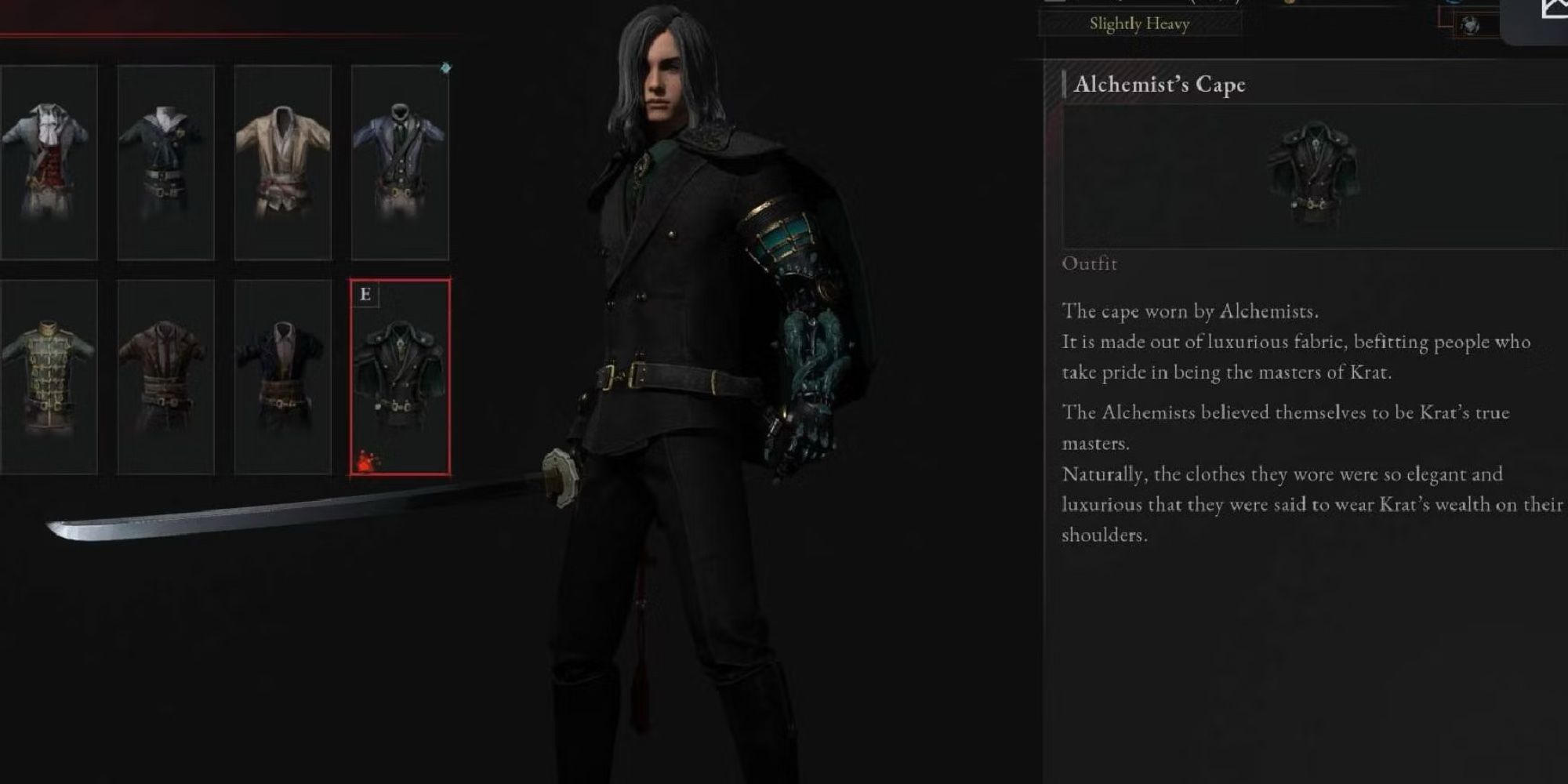Select the Outfit category label
Screen dimensions: 1568x784
1088,264
